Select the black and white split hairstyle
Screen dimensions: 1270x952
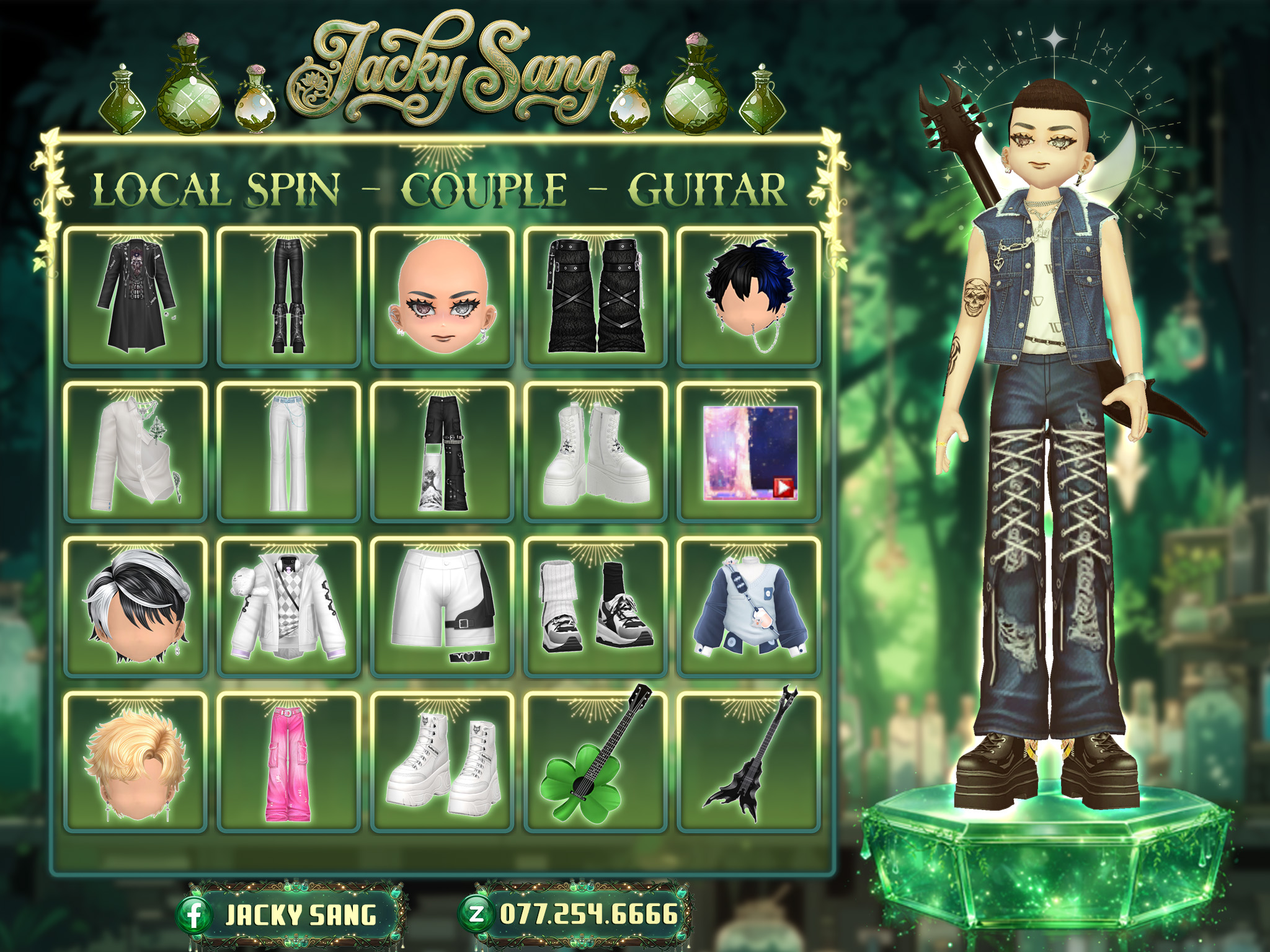click(135, 607)
